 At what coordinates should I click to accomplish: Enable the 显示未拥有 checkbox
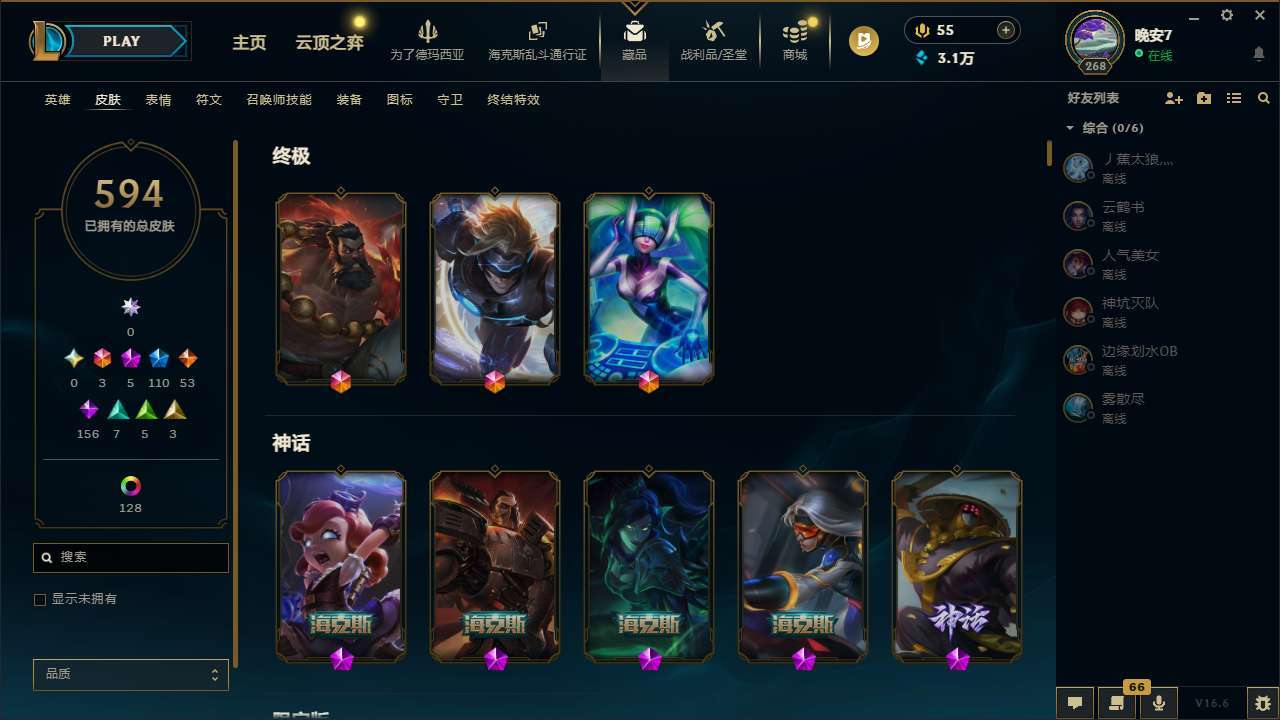pos(40,599)
